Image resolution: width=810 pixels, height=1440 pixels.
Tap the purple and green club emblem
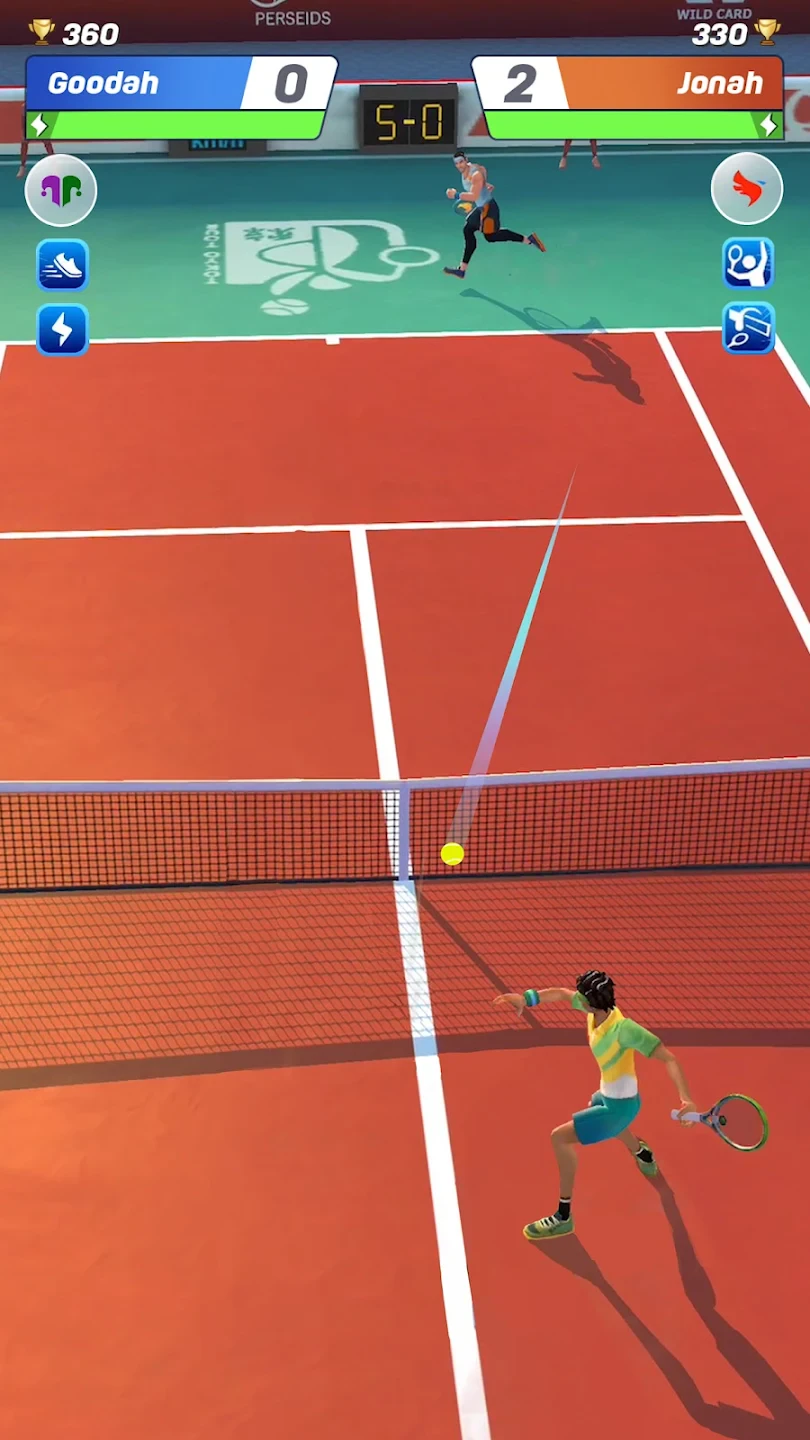click(61, 190)
